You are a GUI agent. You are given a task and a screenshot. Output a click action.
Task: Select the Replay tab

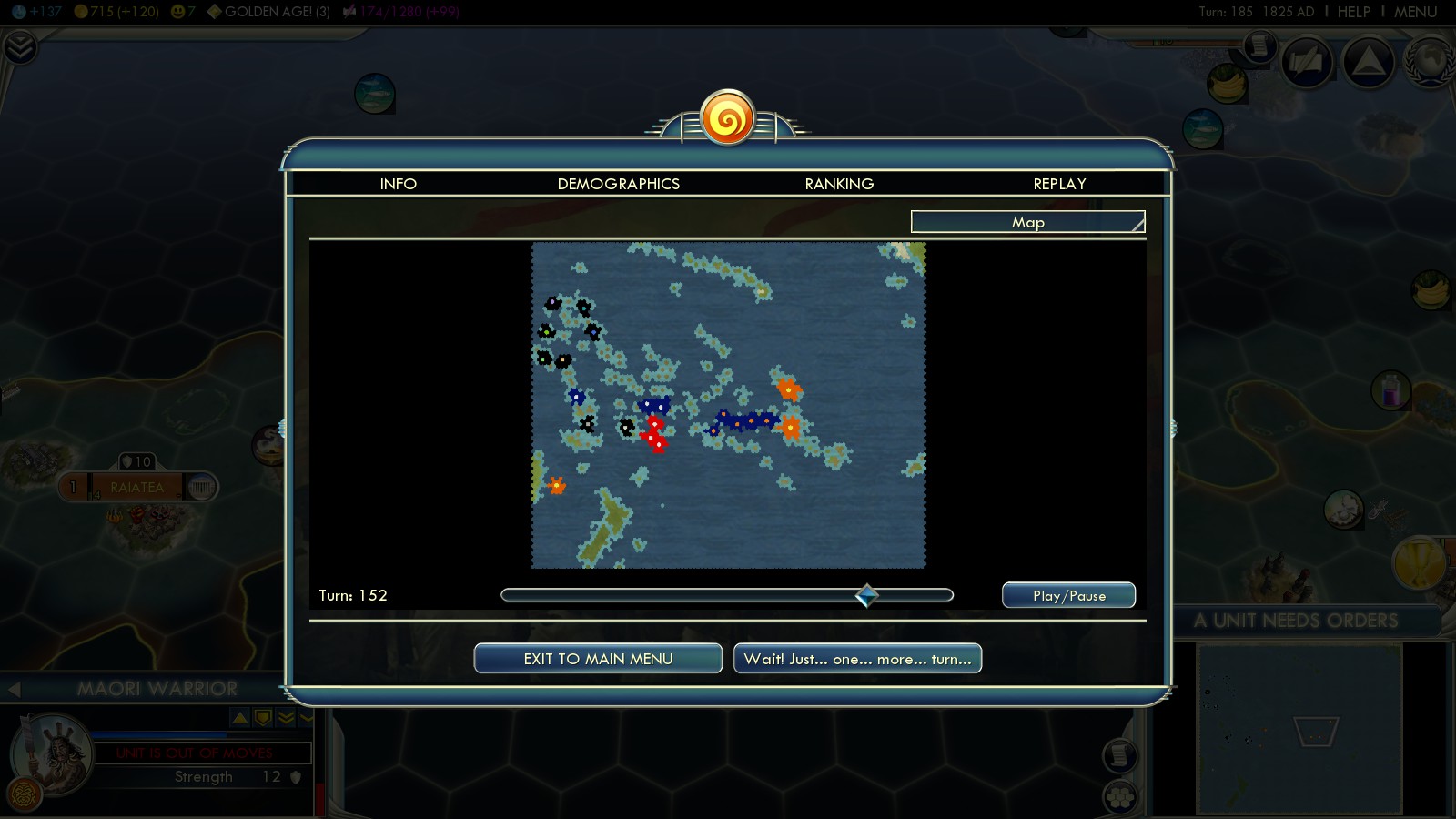1059,184
